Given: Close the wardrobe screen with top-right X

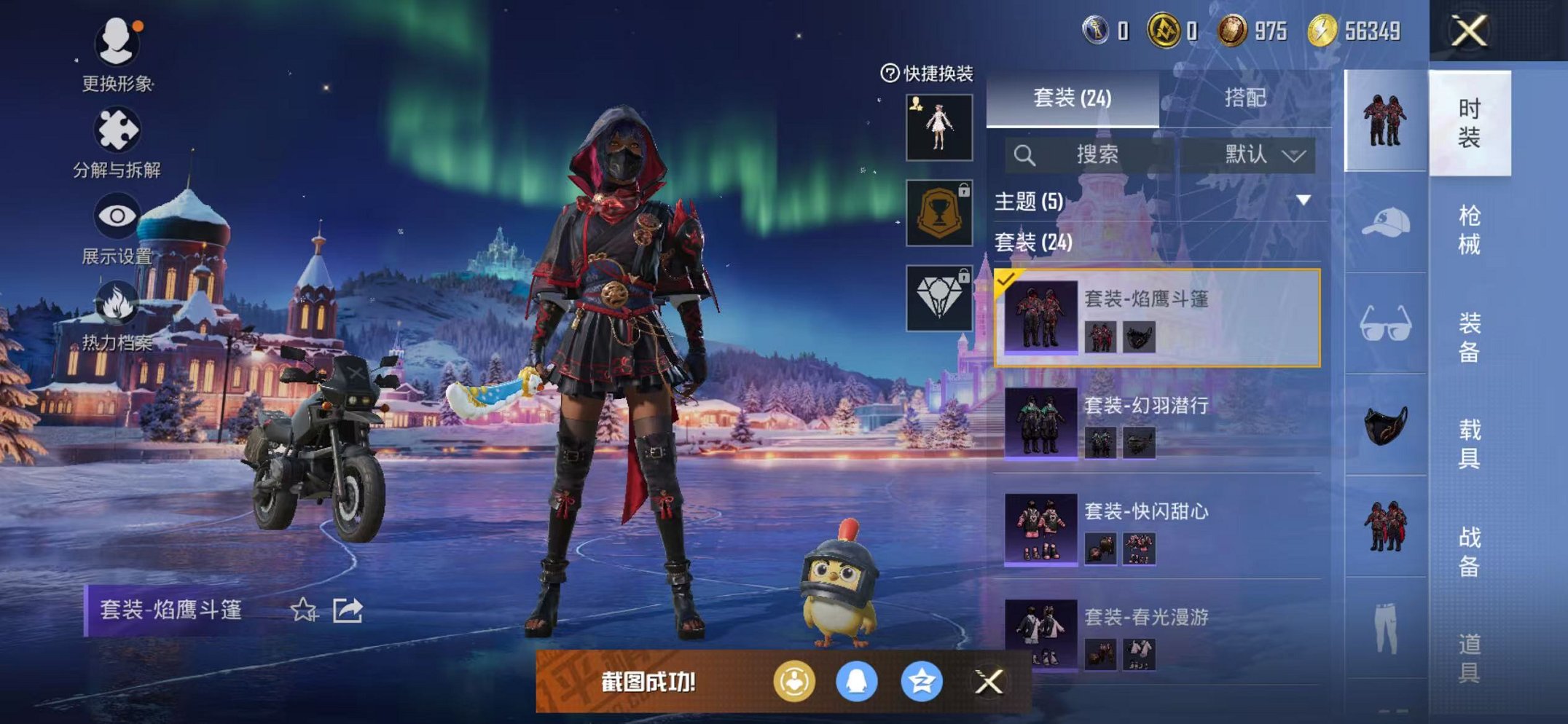Looking at the screenshot, I should point(1469,31).
